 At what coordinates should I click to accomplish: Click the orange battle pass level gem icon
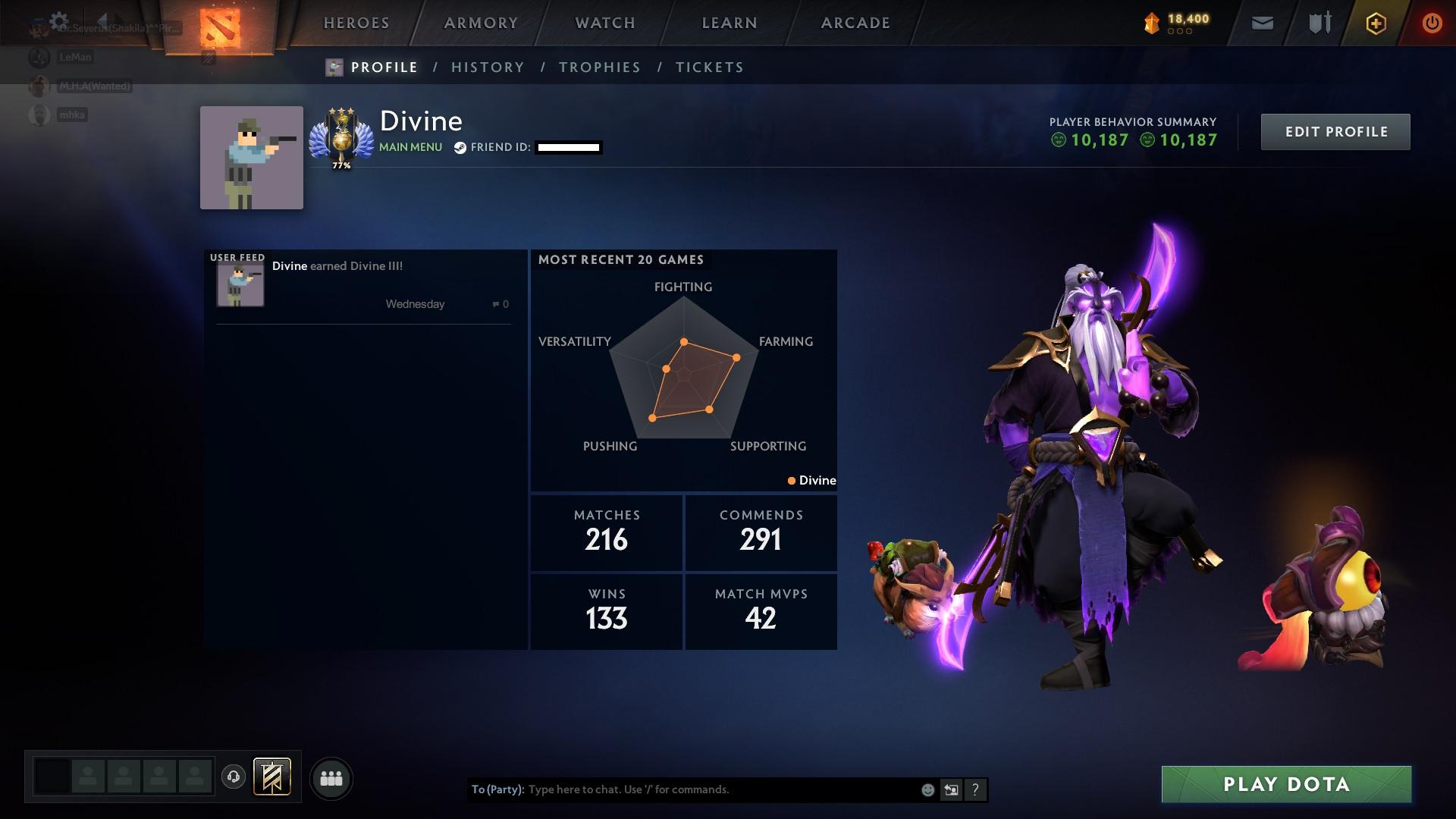1152,21
